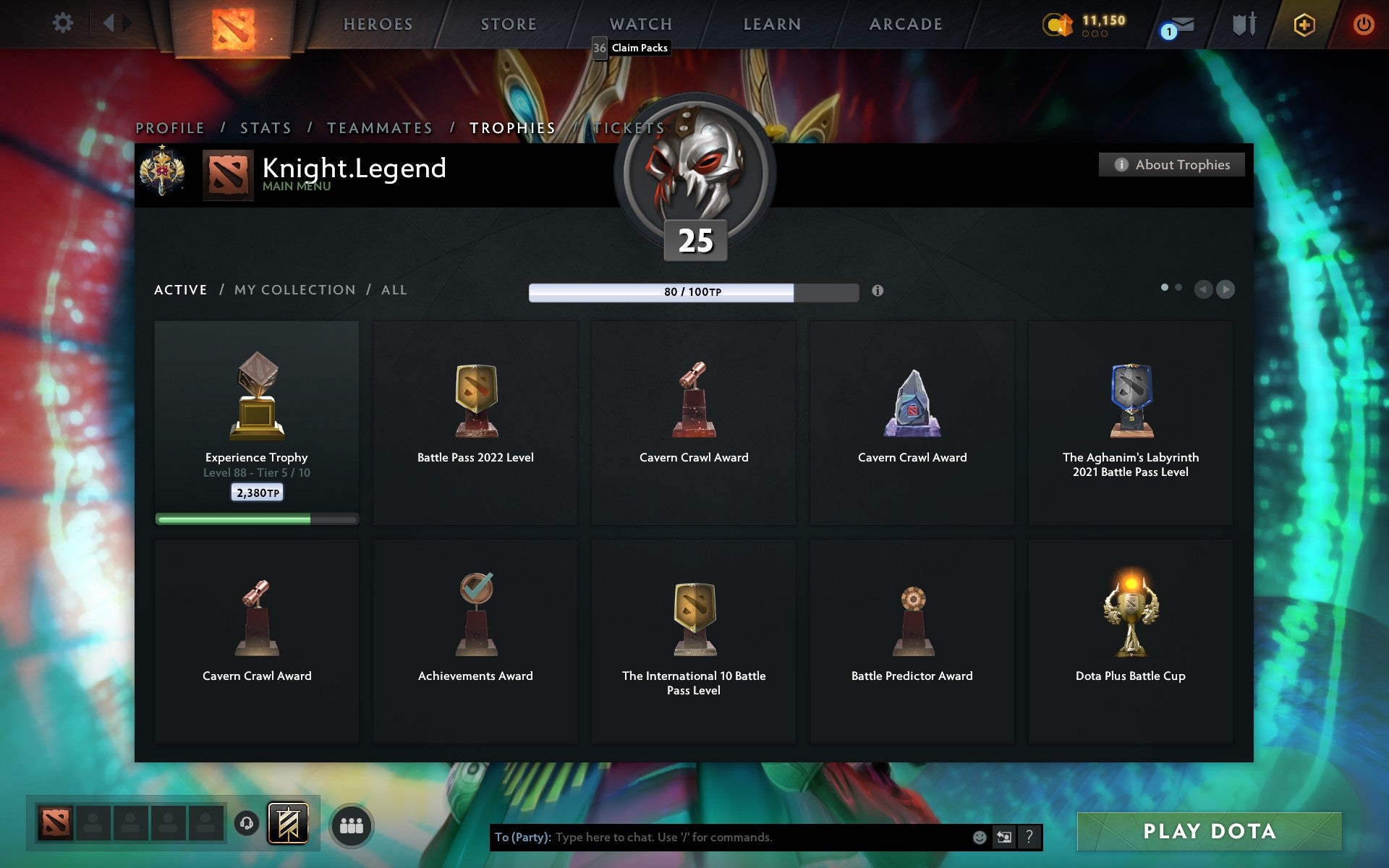
Task: Switch to the MY COLLECTION trophy filter
Action: (295, 289)
